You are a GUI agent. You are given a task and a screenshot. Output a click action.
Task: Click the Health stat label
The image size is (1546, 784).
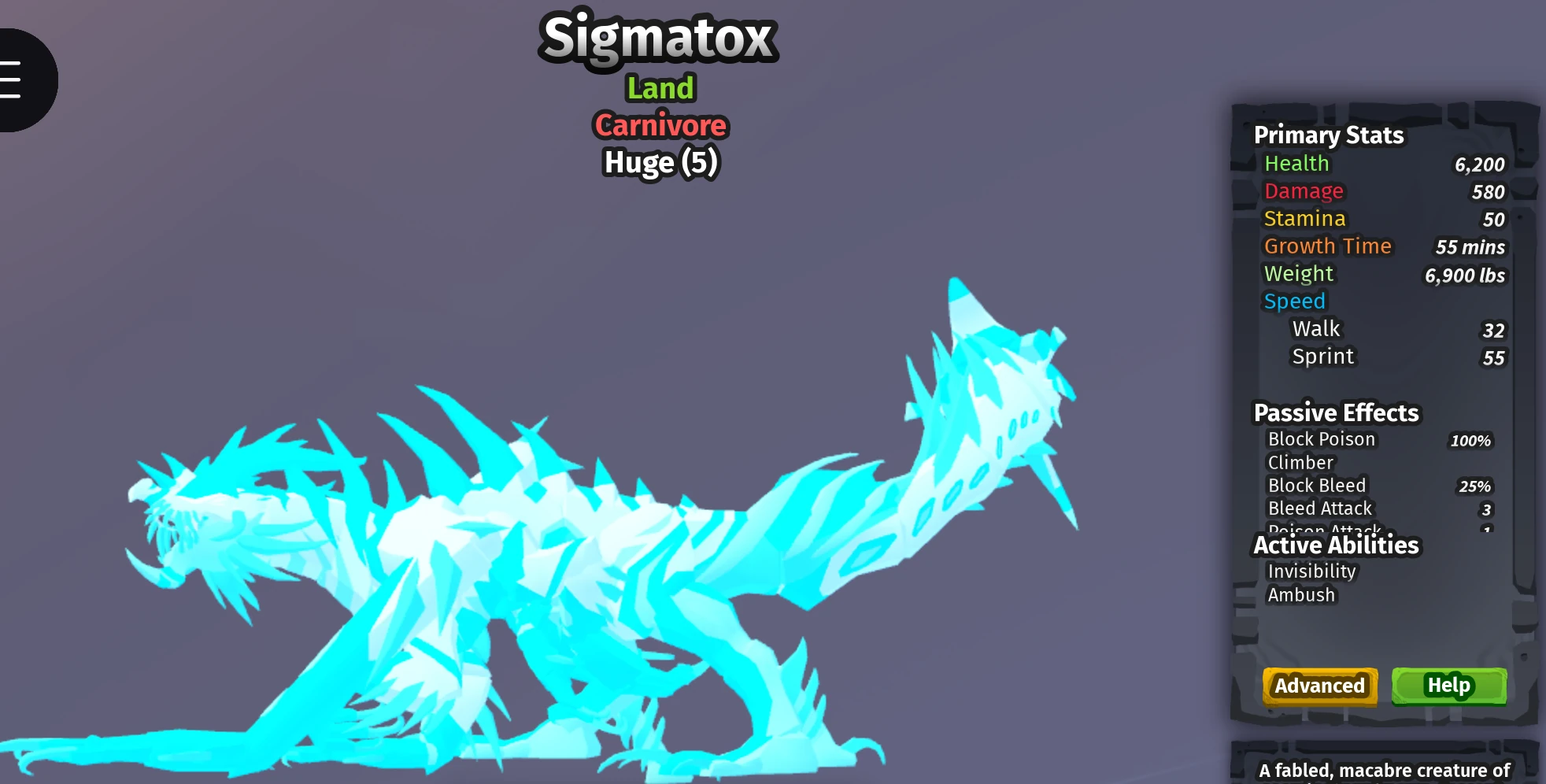tap(1297, 163)
